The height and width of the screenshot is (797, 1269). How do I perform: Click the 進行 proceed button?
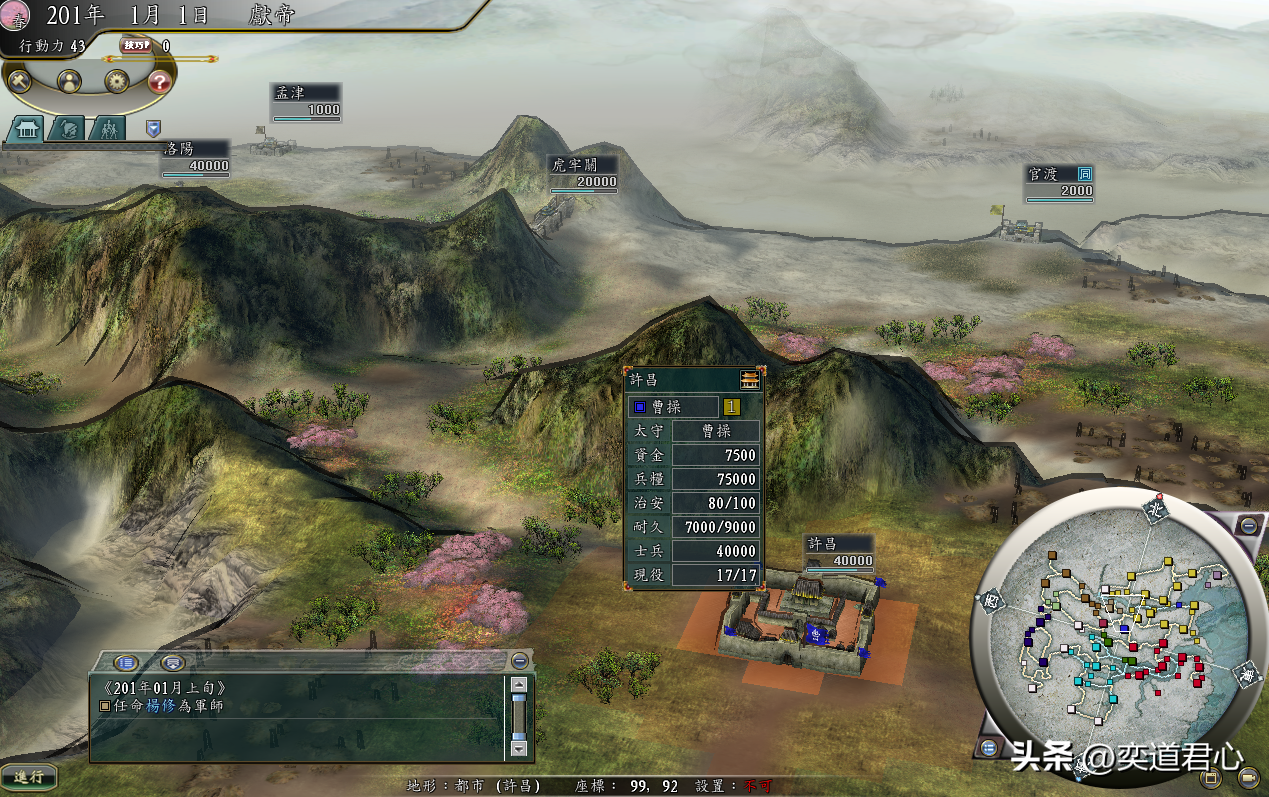click(28, 776)
